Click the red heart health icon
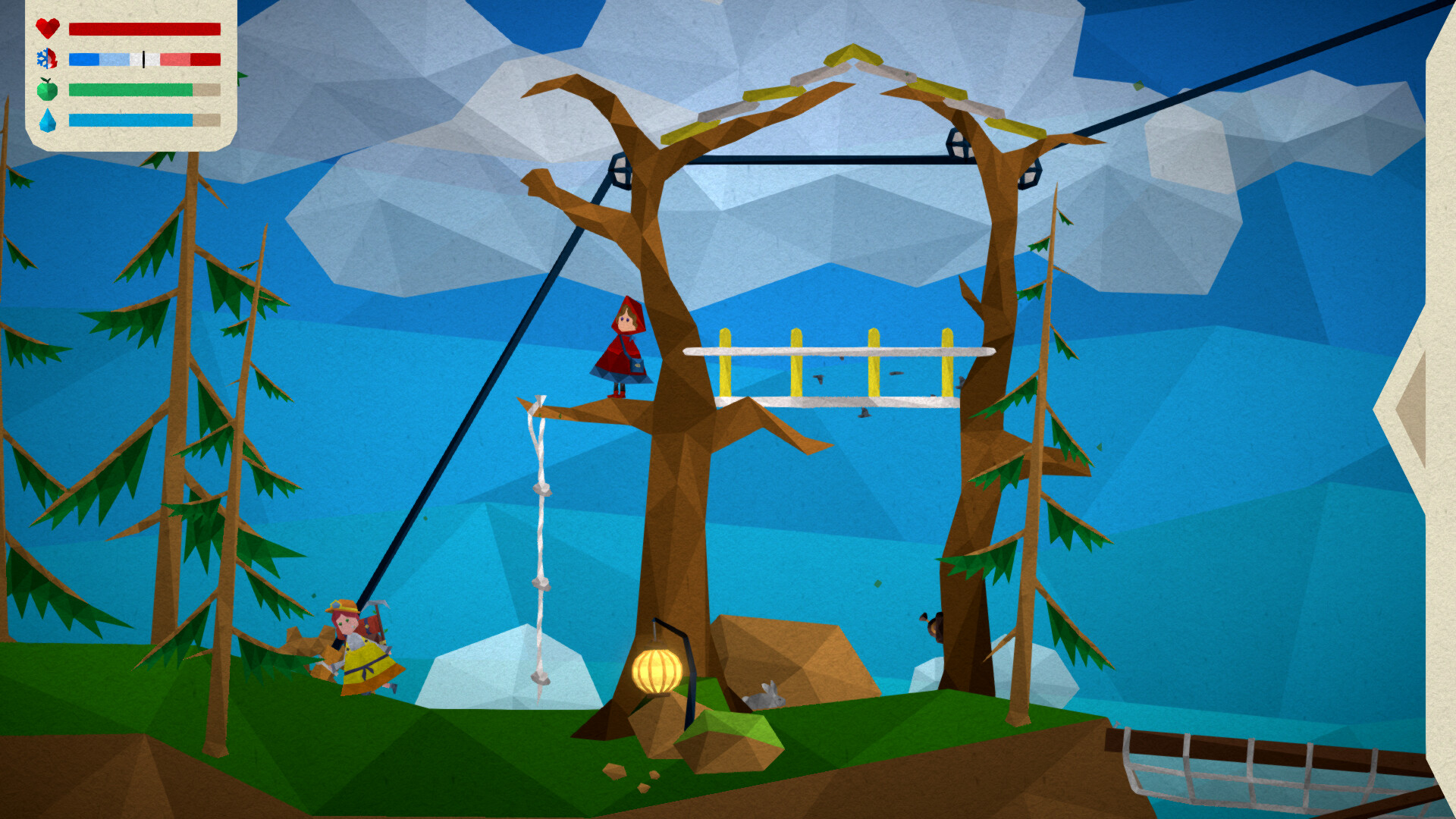 (x=47, y=29)
